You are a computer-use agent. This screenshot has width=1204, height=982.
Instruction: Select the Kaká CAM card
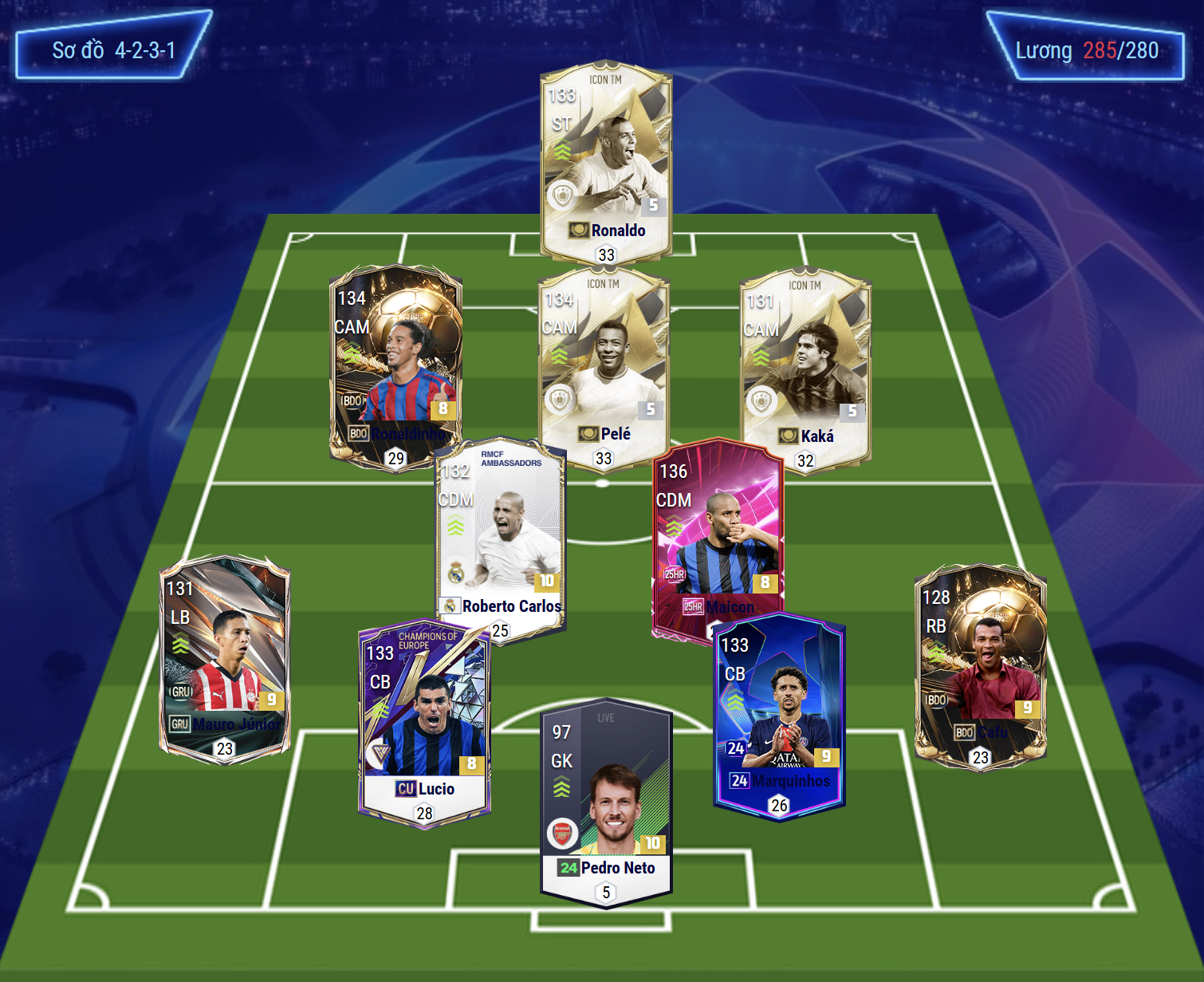tap(805, 369)
